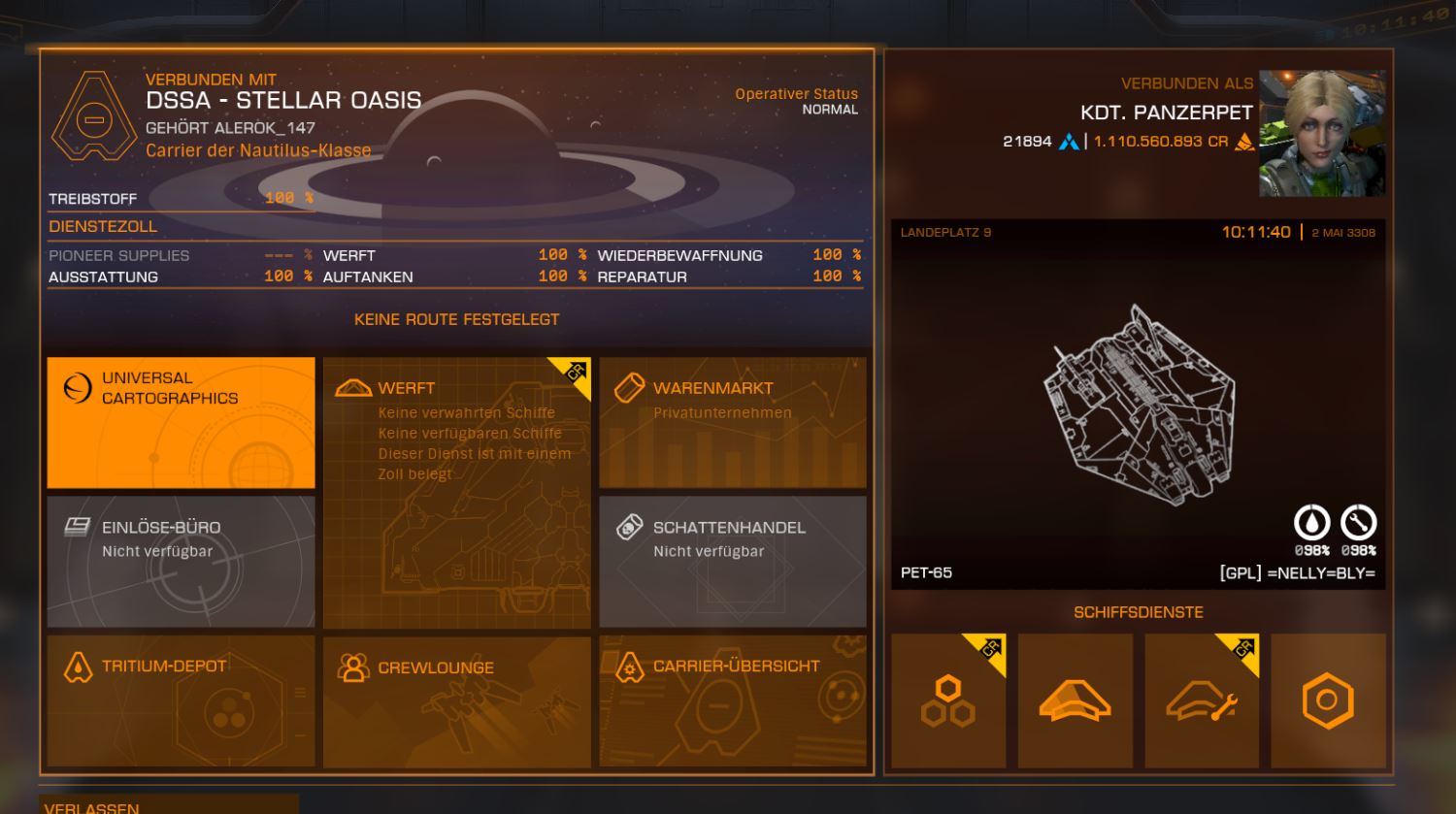The width and height of the screenshot is (1456, 814).
Task: Open the Warenmarkt commodities market
Action: point(732,422)
